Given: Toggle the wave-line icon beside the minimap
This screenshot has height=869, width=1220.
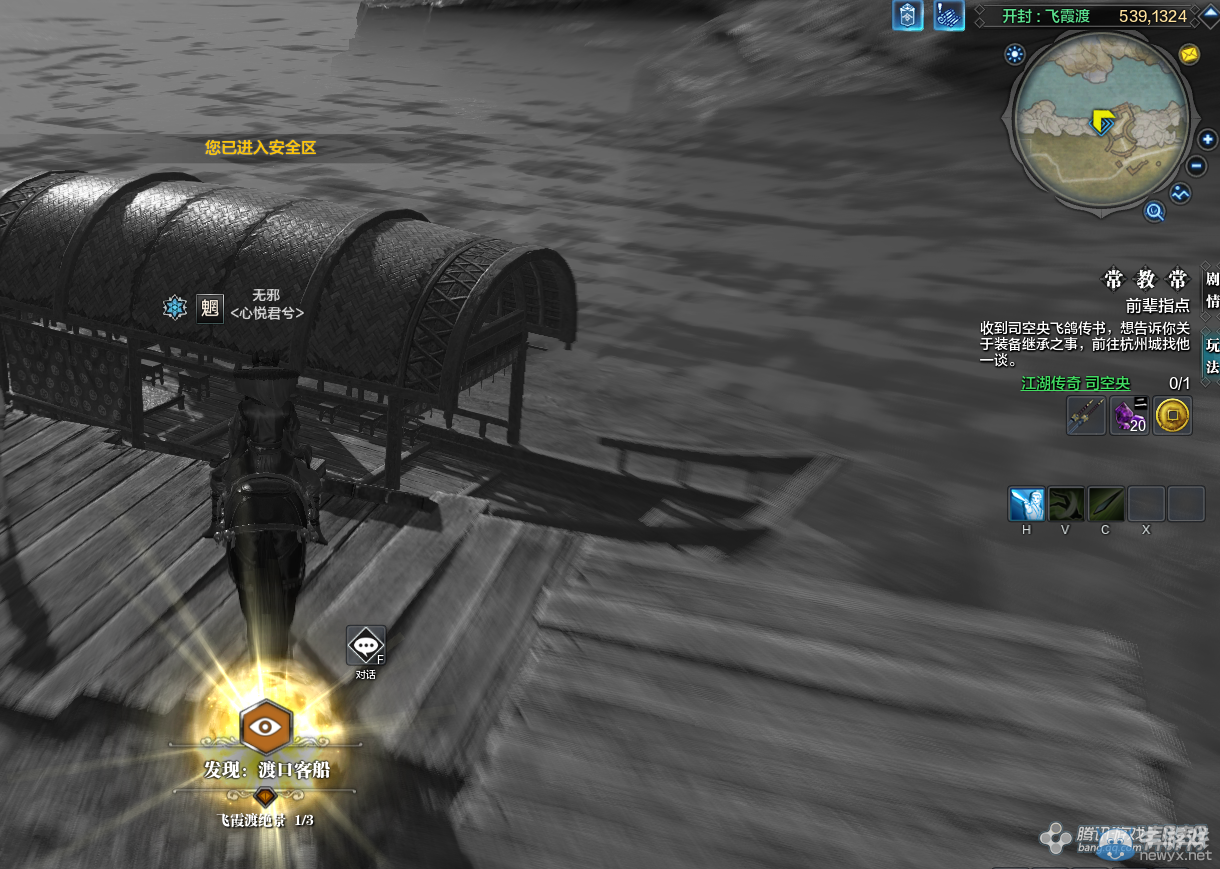Looking at the screenshot, I should pyautogui.click(x=1181, y=193).
